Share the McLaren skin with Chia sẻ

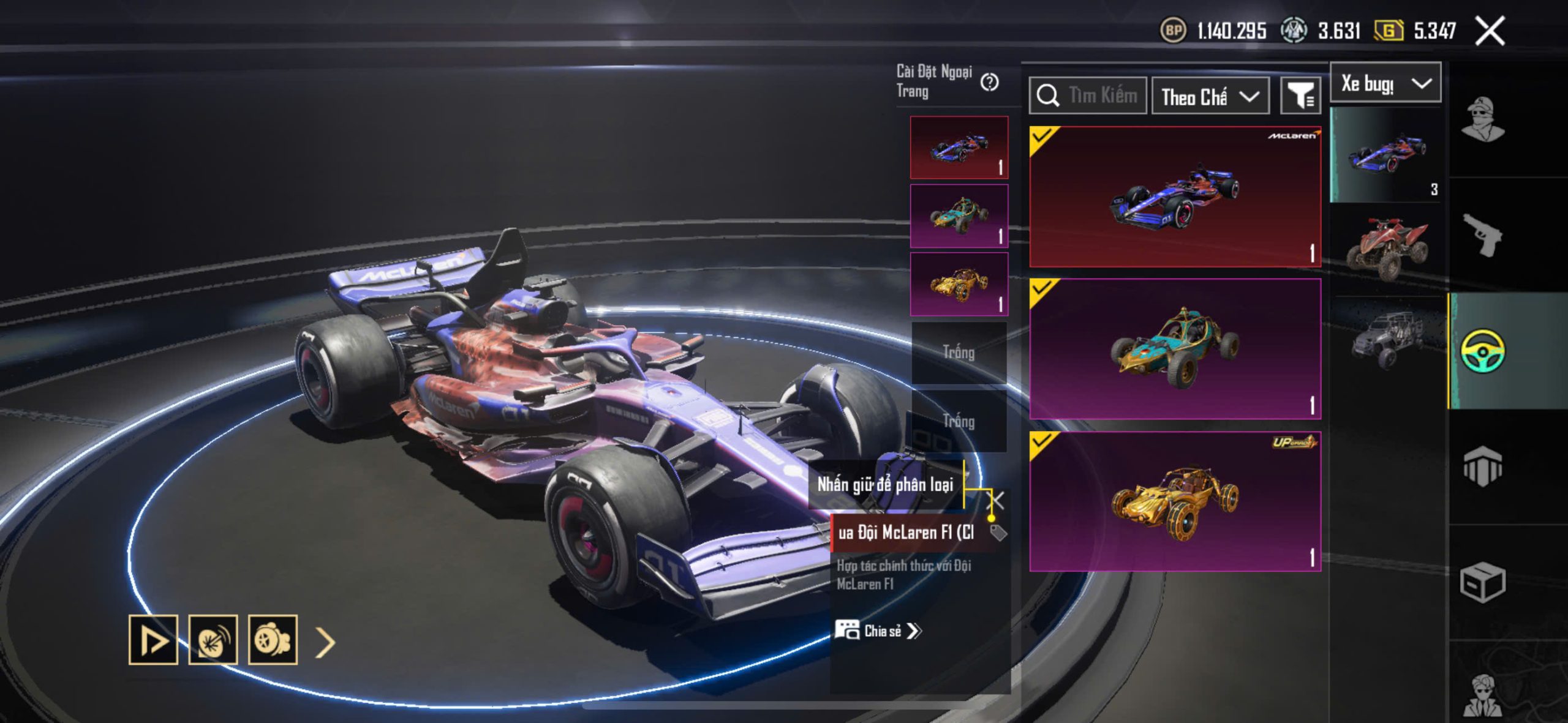[x=879, y=631]
